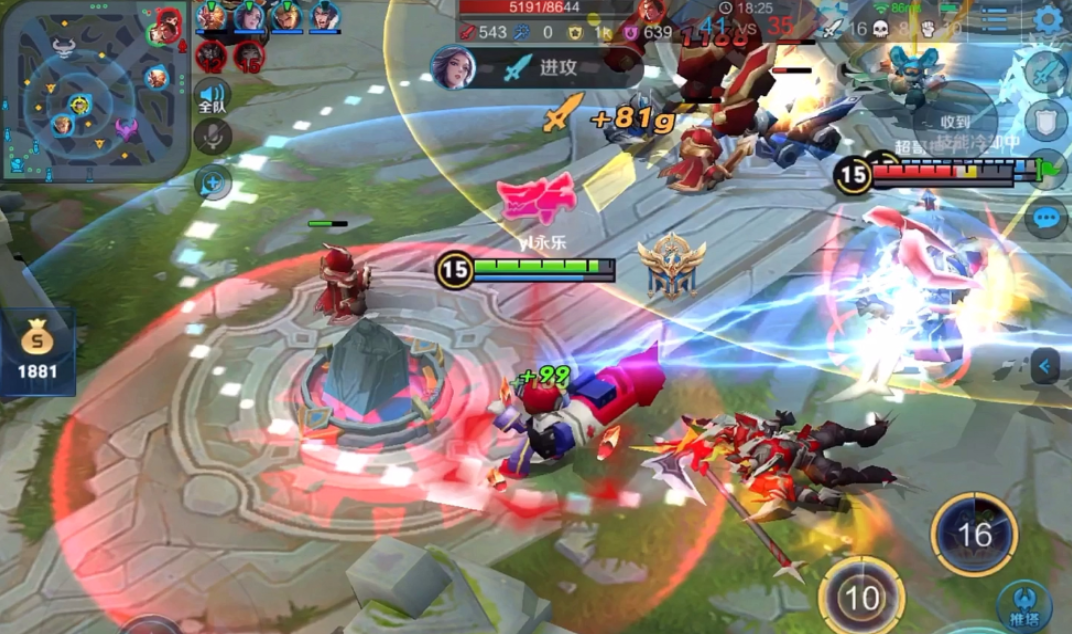Tap the push tower target button
Image resolution: width=1072 pixels, height=634 pixels.
pos(1024,605)
